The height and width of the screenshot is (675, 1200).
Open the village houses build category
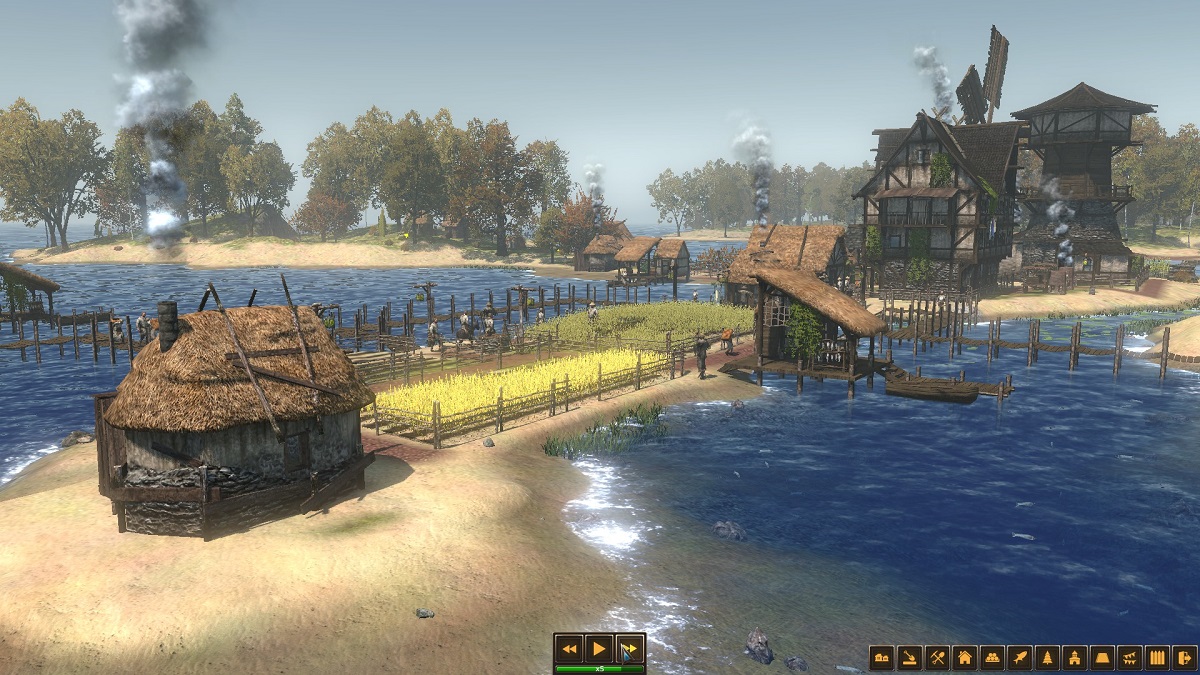point(881,657)
